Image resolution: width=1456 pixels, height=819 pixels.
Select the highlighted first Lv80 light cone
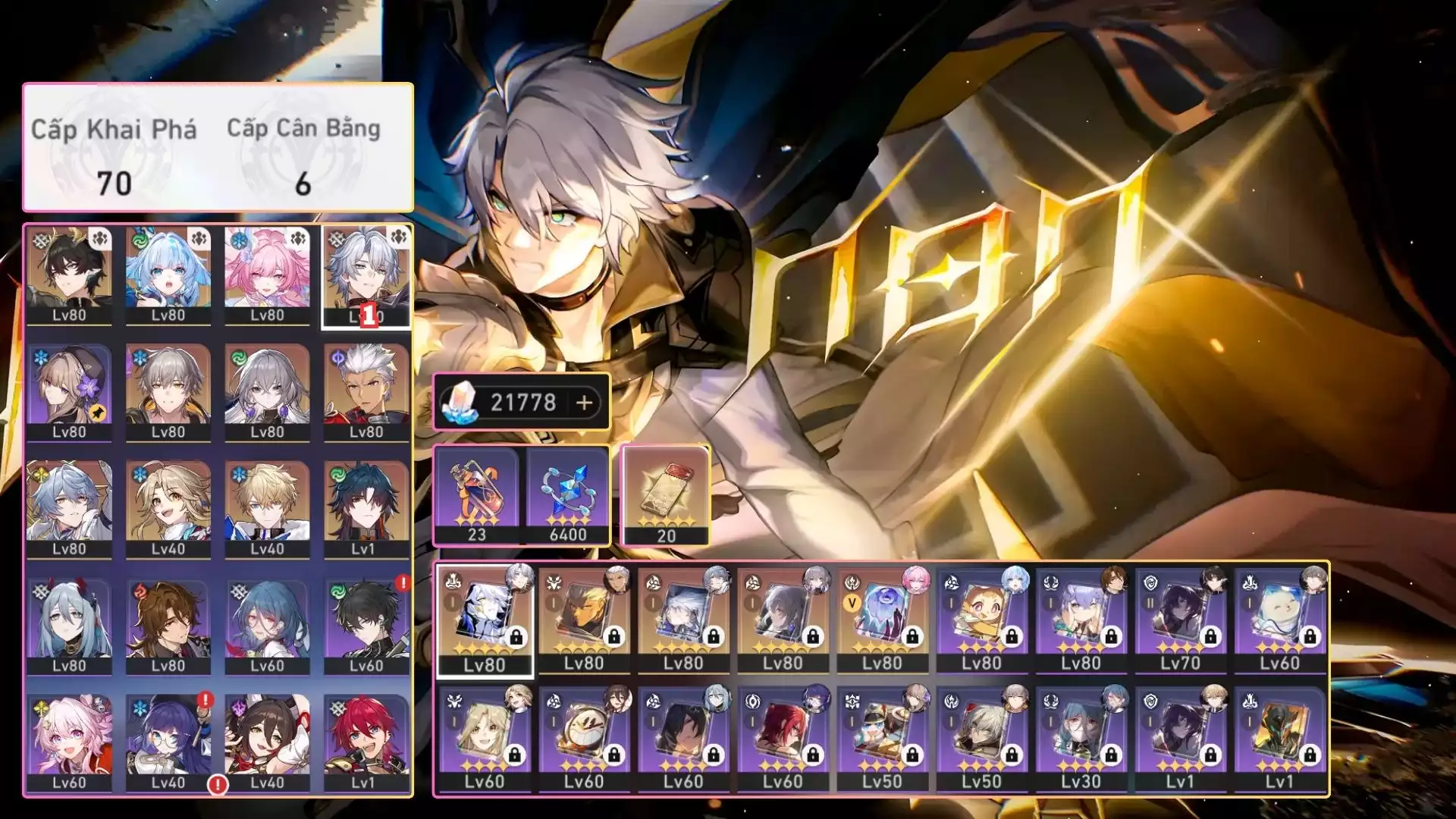[x=485, y=620]
